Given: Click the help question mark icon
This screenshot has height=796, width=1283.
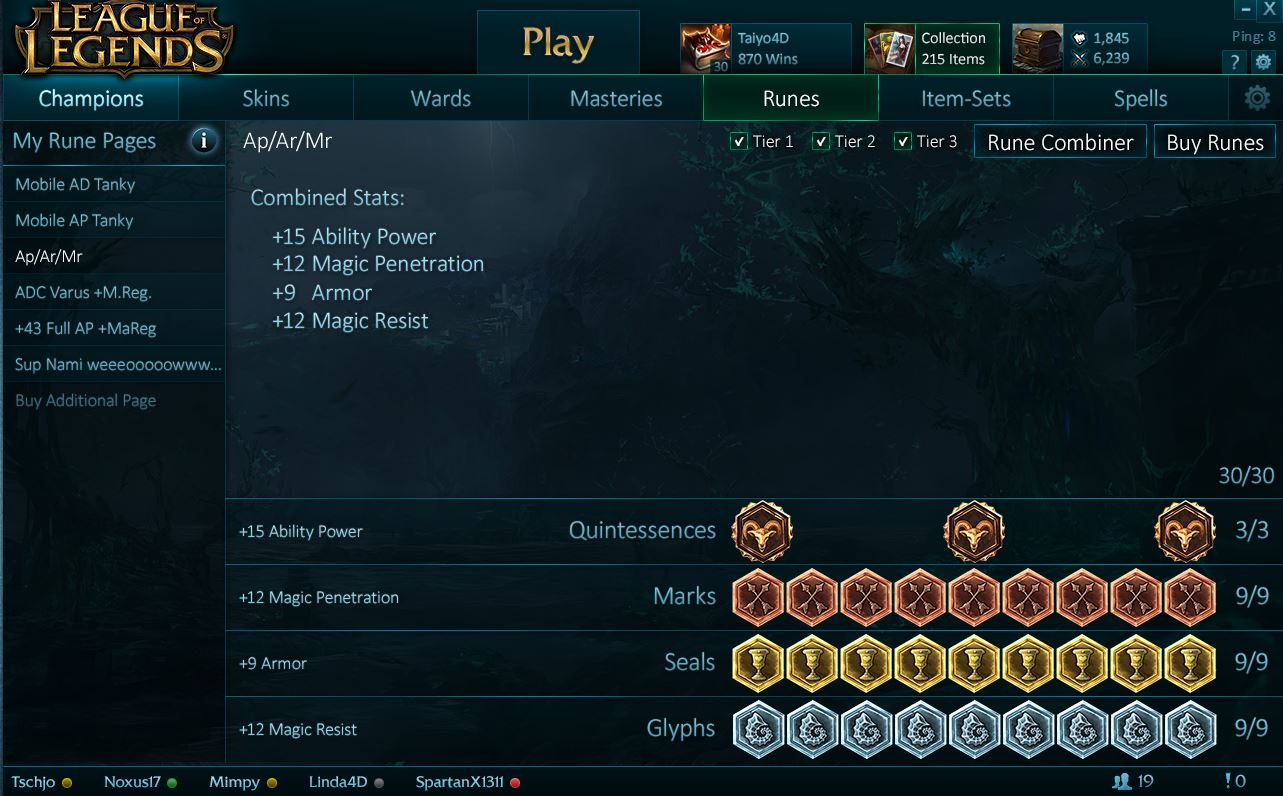Looking at the screenshot, I should (1234, 61).
